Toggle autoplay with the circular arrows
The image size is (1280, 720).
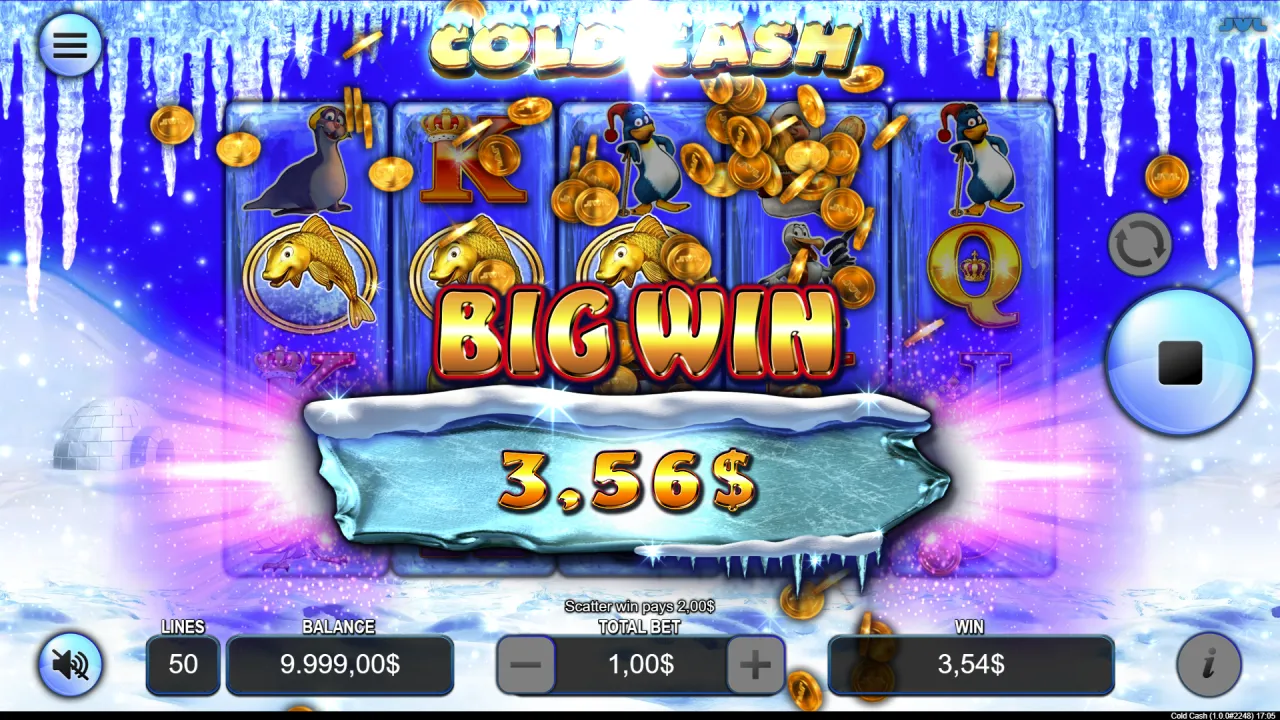(x=1141, y=243)
